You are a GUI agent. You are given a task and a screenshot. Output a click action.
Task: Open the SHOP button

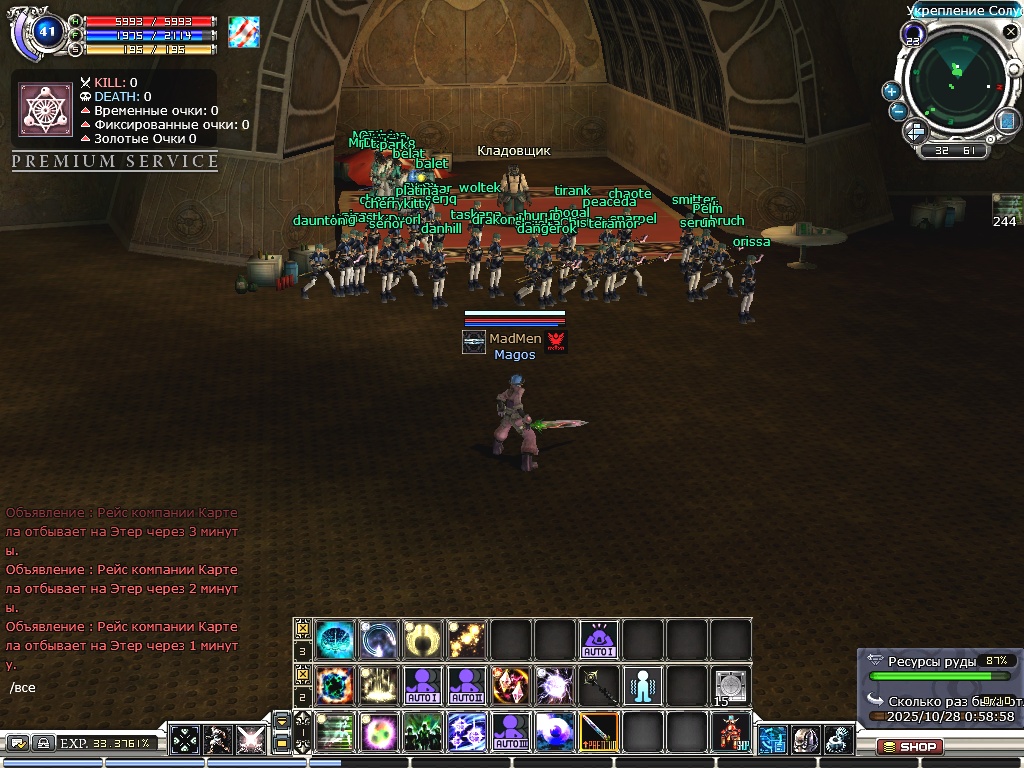click(x=910, y=746)
